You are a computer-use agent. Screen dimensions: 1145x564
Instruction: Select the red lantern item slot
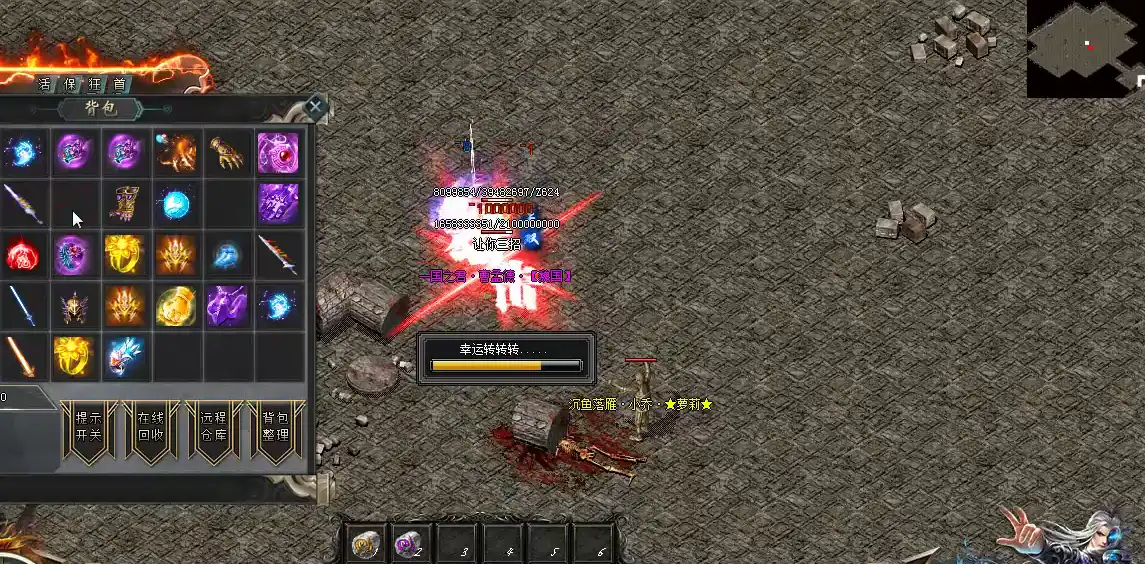click(x=23, y=255)
